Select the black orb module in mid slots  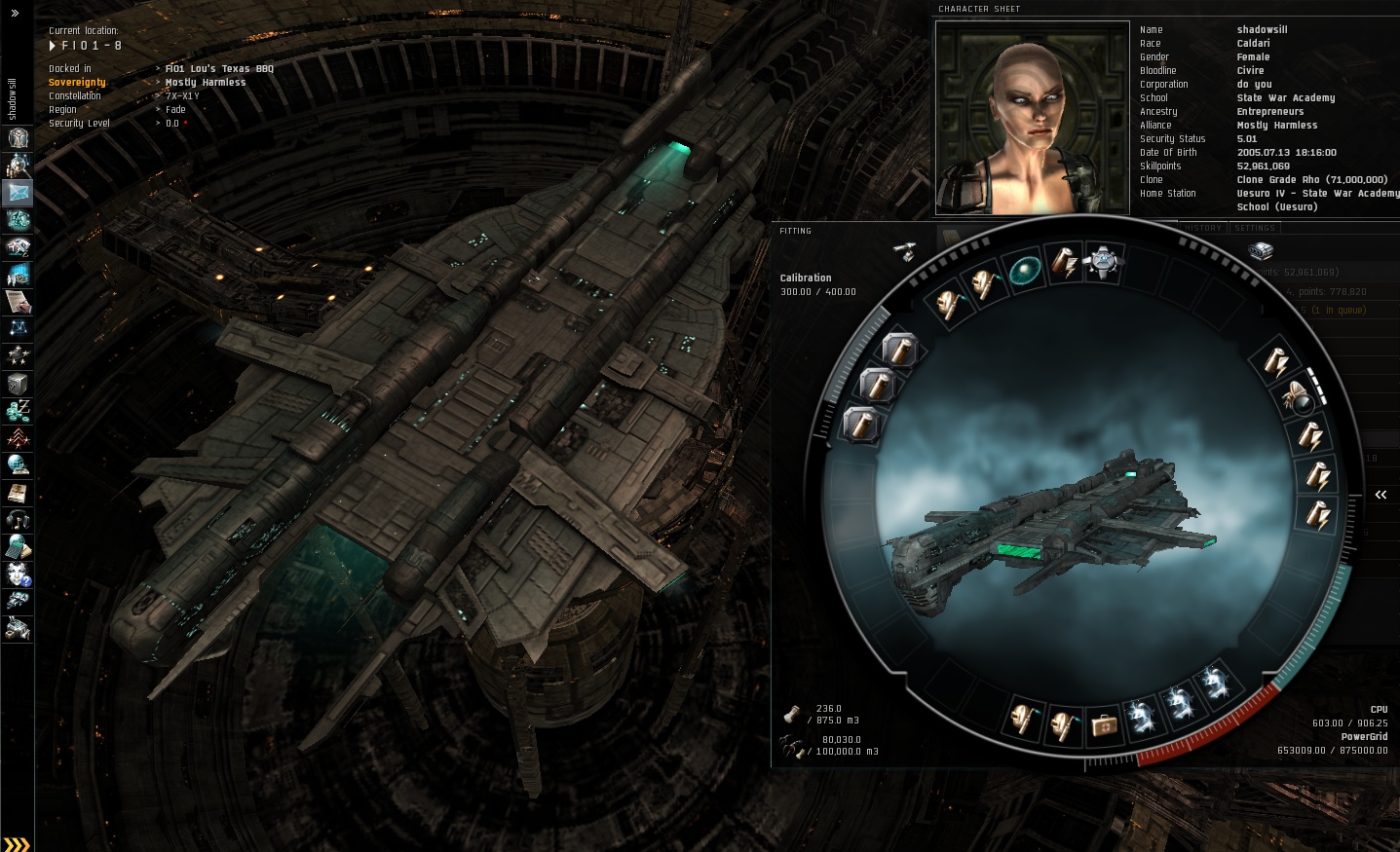pyautogui.click(x=1301, y=398)
